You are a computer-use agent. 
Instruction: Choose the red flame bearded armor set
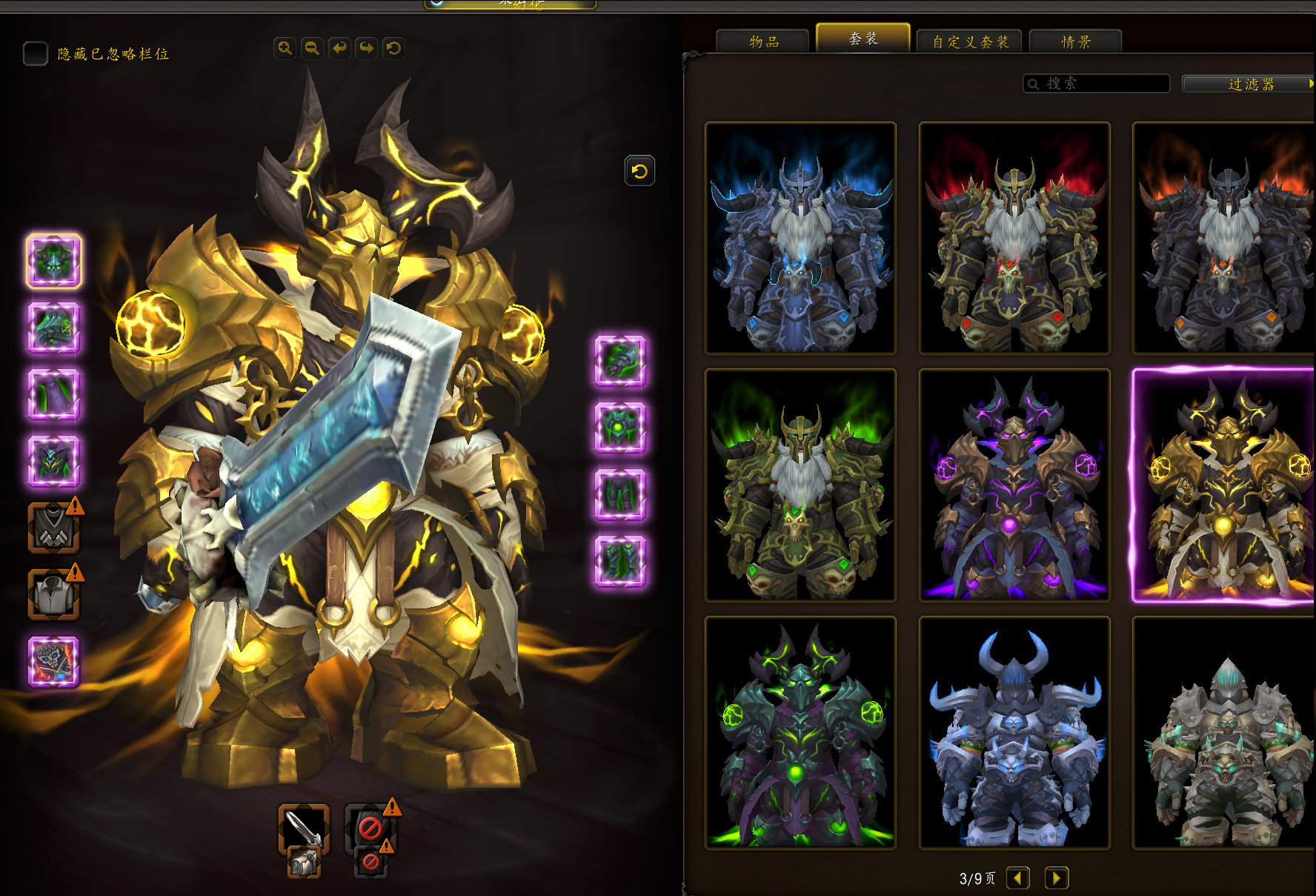click(x=1014, y=238)
